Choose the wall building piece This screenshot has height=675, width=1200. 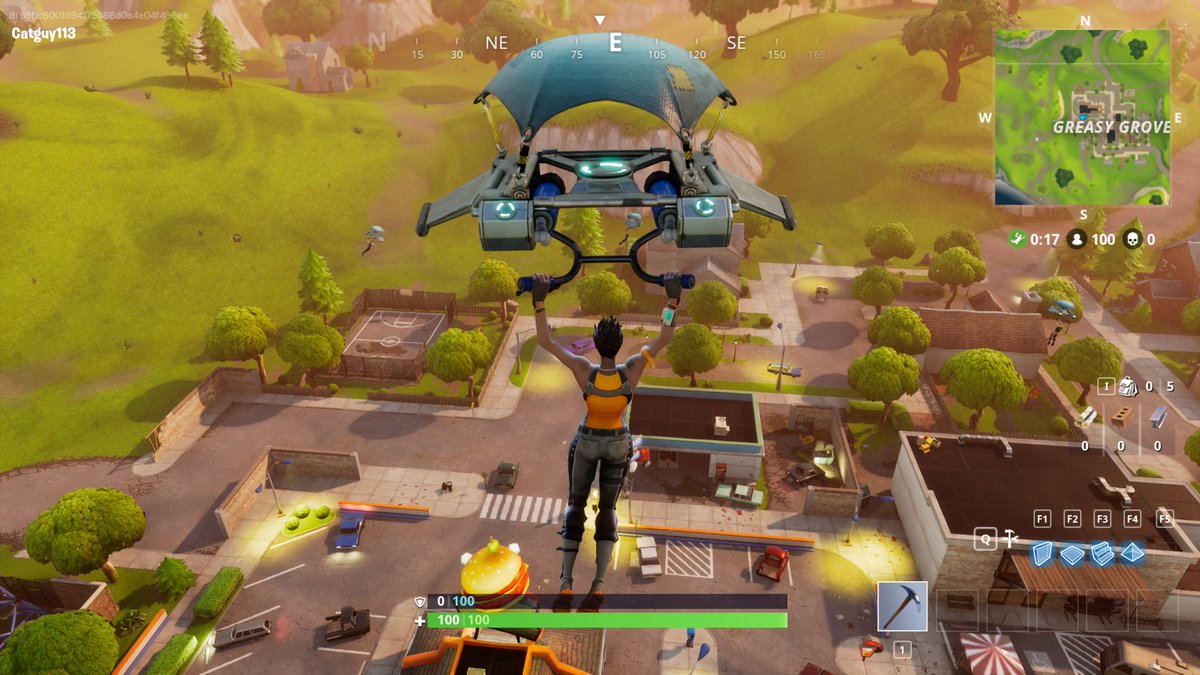click(x=1043, y=553)
